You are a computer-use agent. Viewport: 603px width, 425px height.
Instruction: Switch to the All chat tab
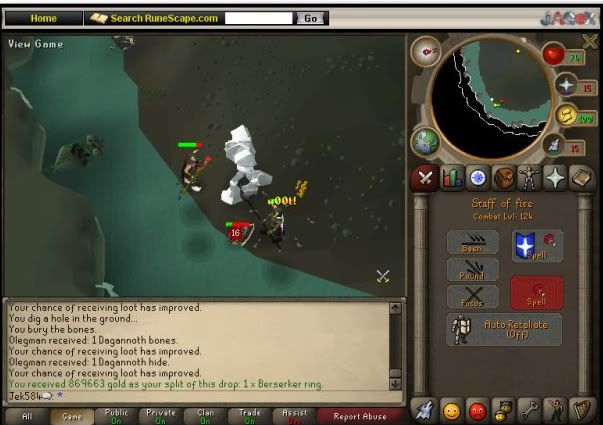pyautogui.click(x=26, y=415)
